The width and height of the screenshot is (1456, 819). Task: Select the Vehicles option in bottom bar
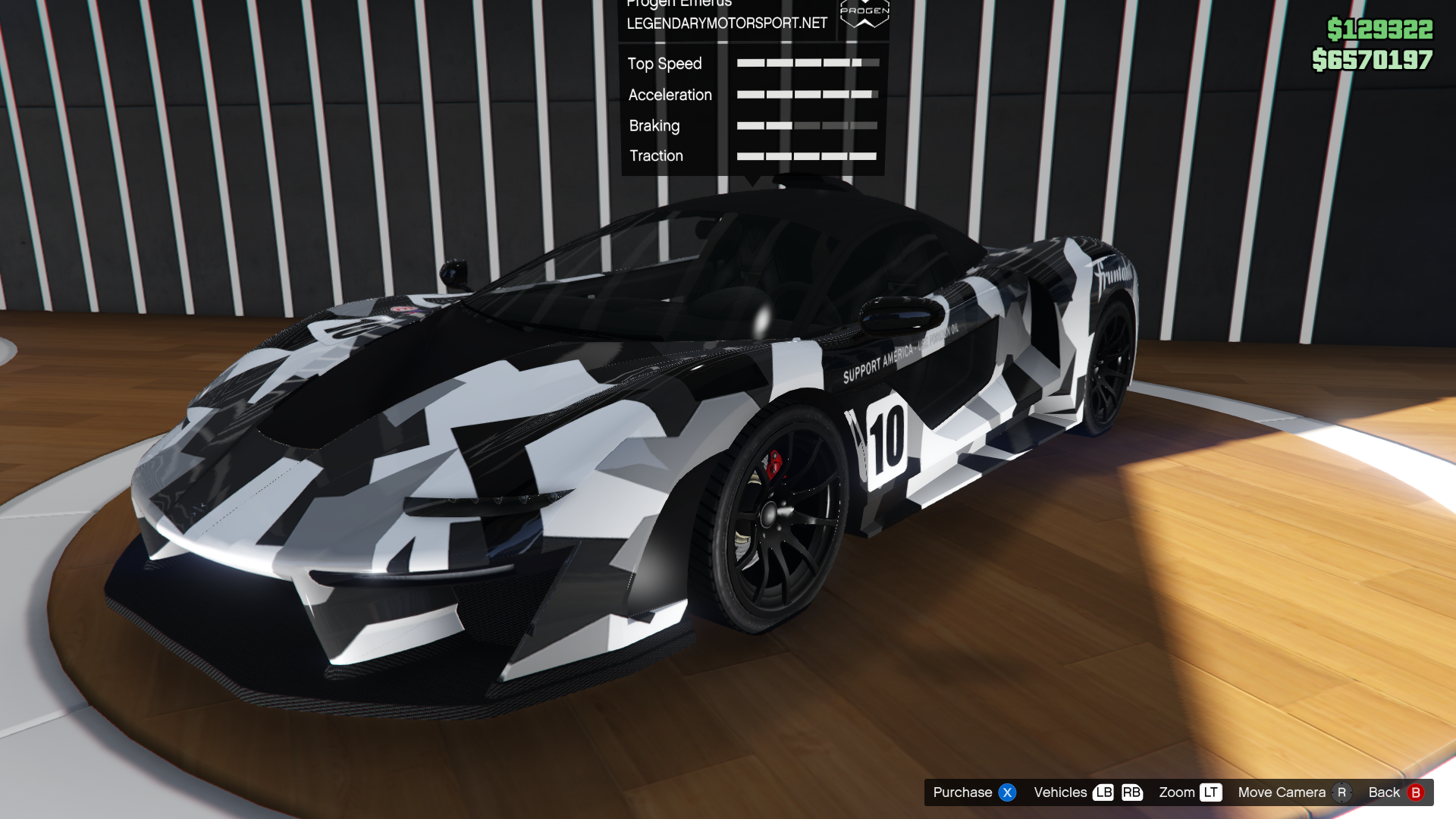(x=1087, y=792)
